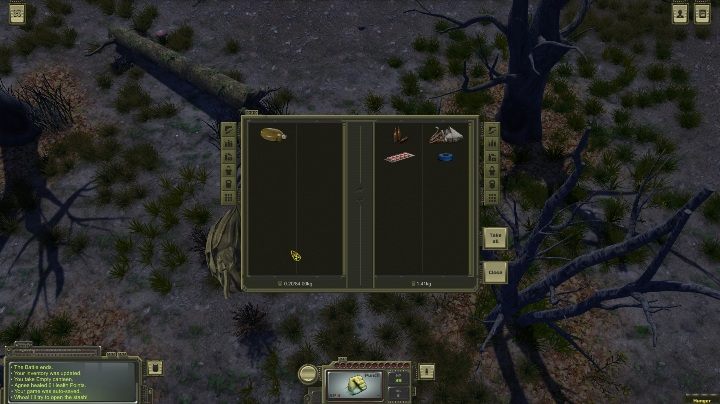This screenshot has width=720, height=404.
Task: Open the journal icon in top-right corner
Action: tap(704, 12)
